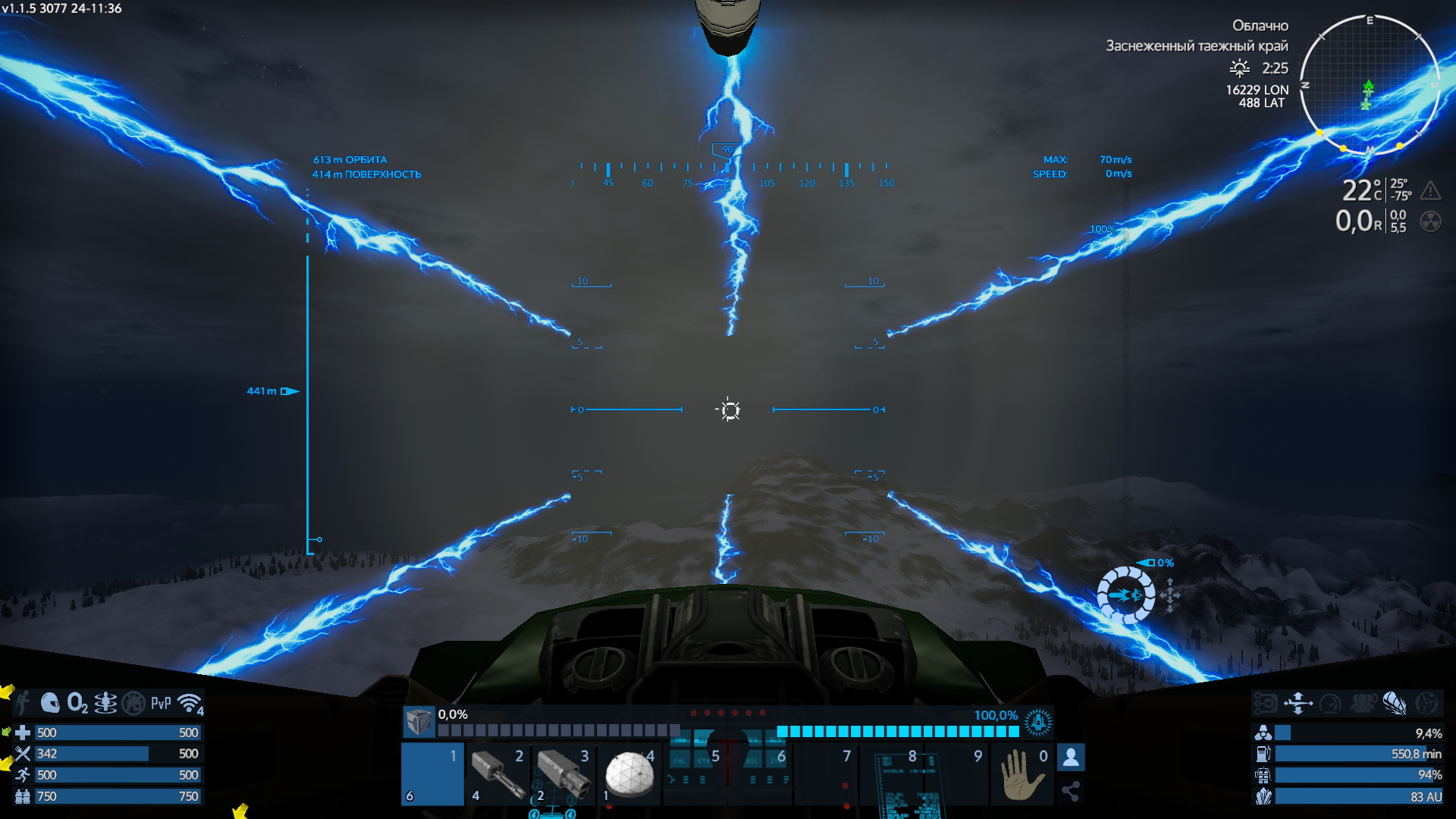1456x819 pixels.
Task: Click the ship hover directions icon
Action: [x=1298, y=704]
